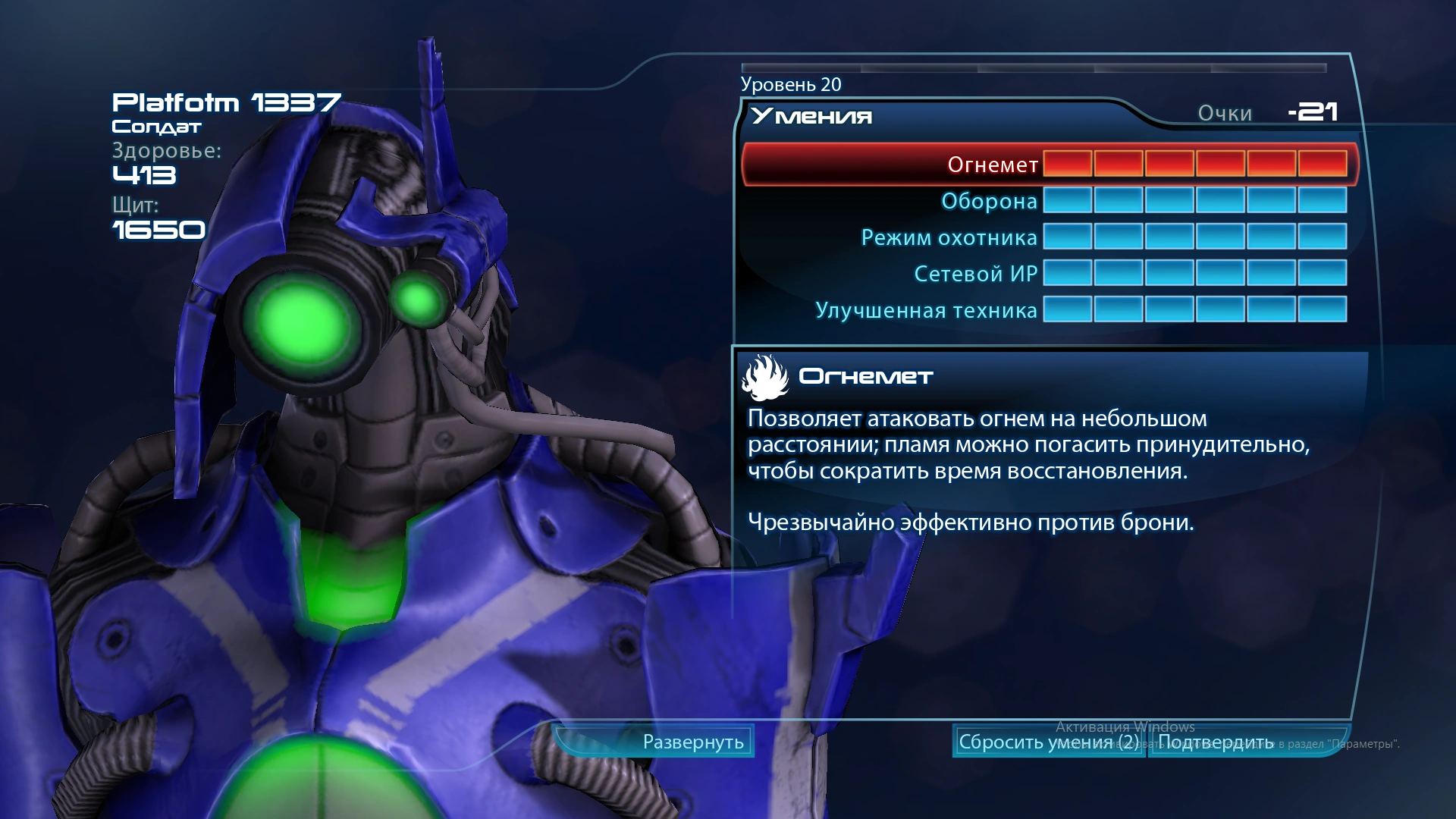This screenshot has height=819, width=1456.
Task: Reset skills with Сбросить умения
Action: (x=1048, y=742)
